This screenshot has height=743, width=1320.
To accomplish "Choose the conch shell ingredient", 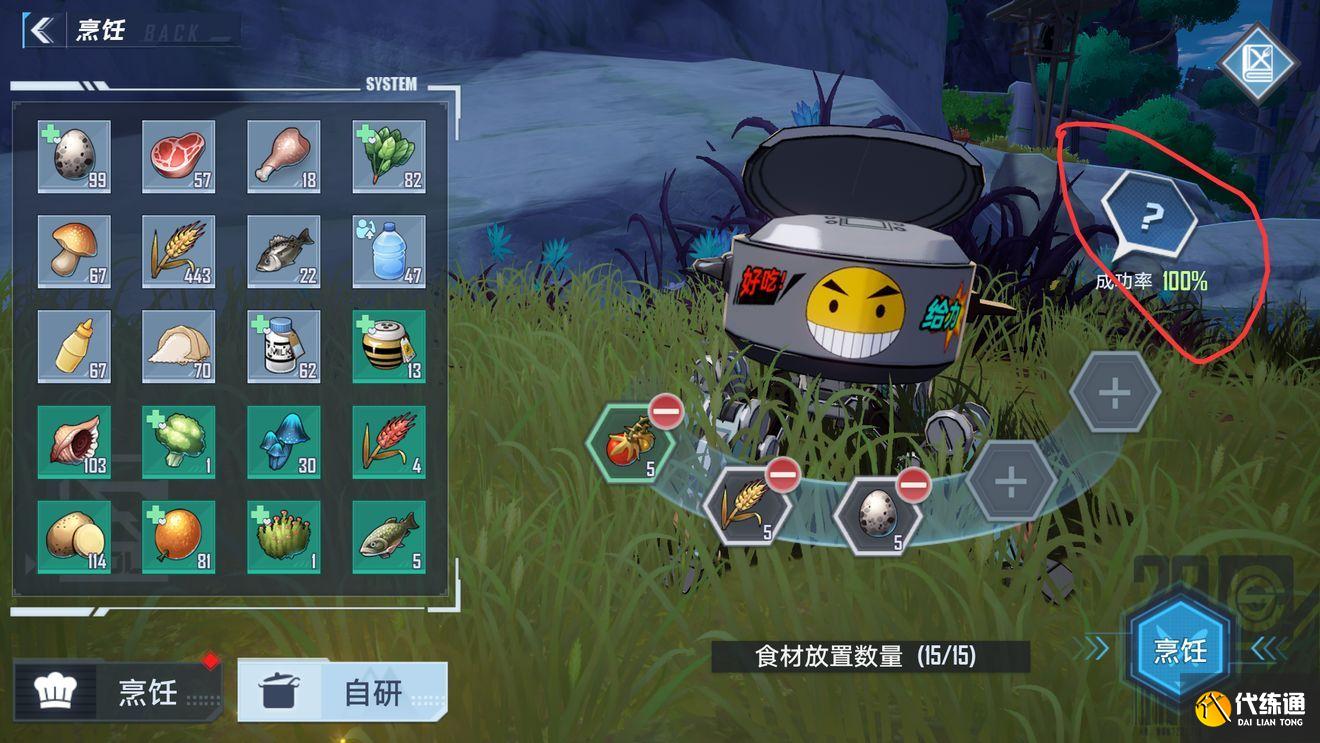I will pyautogui.click(x=74, y=441).
